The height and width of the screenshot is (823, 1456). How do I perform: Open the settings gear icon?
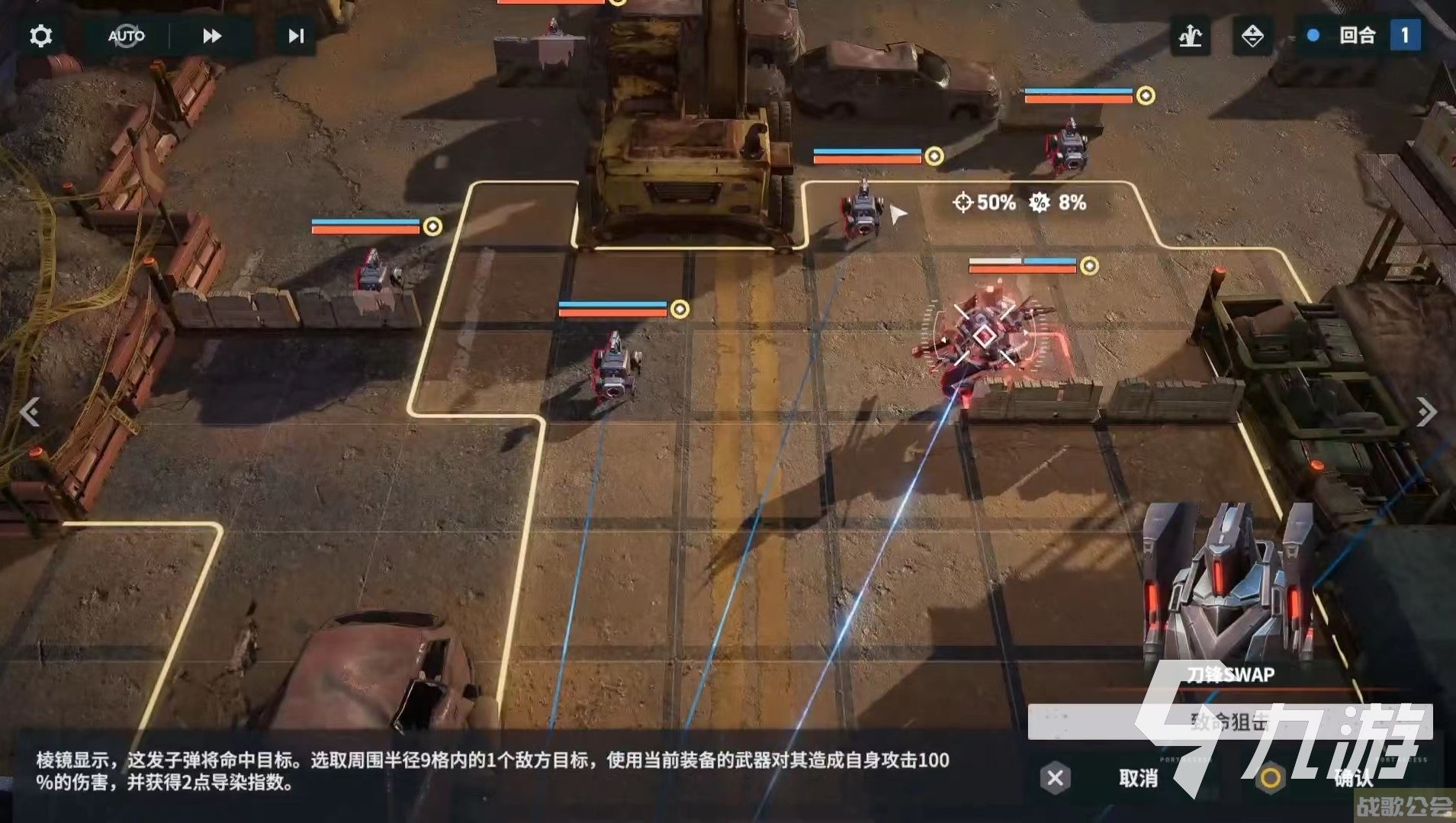[40, 36]
